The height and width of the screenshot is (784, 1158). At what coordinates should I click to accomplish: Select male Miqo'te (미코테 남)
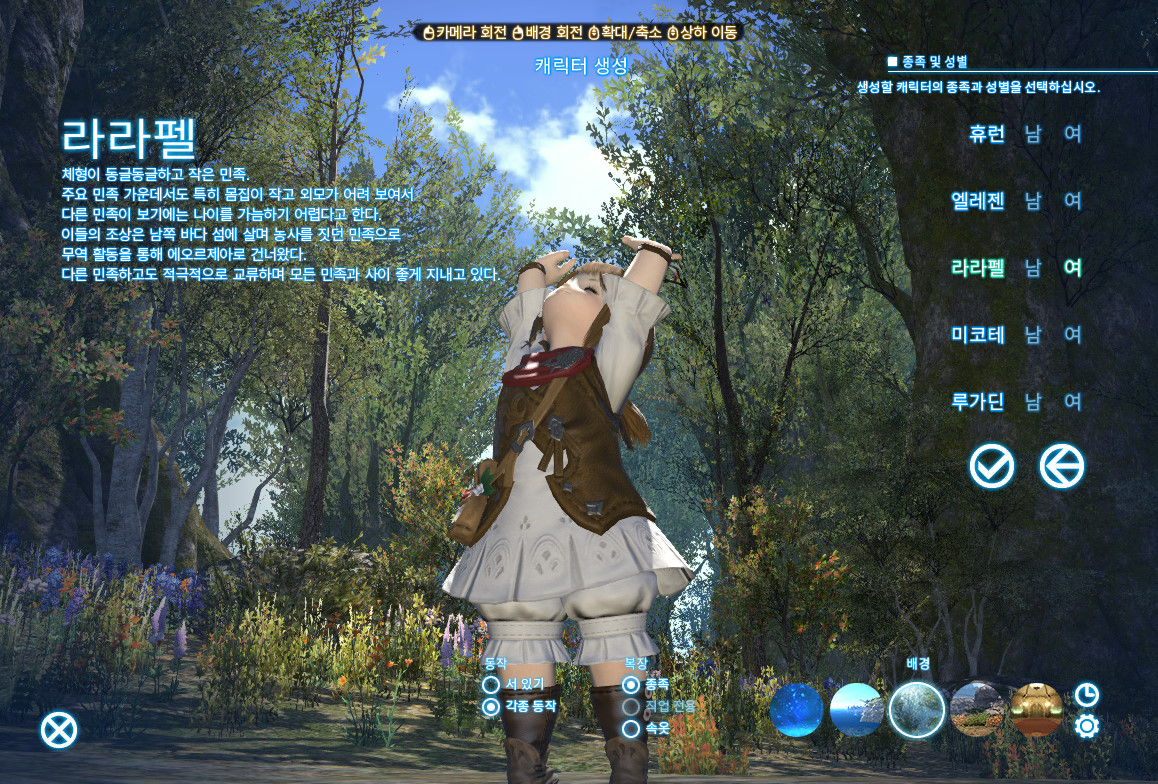[x=1033, y=335]
